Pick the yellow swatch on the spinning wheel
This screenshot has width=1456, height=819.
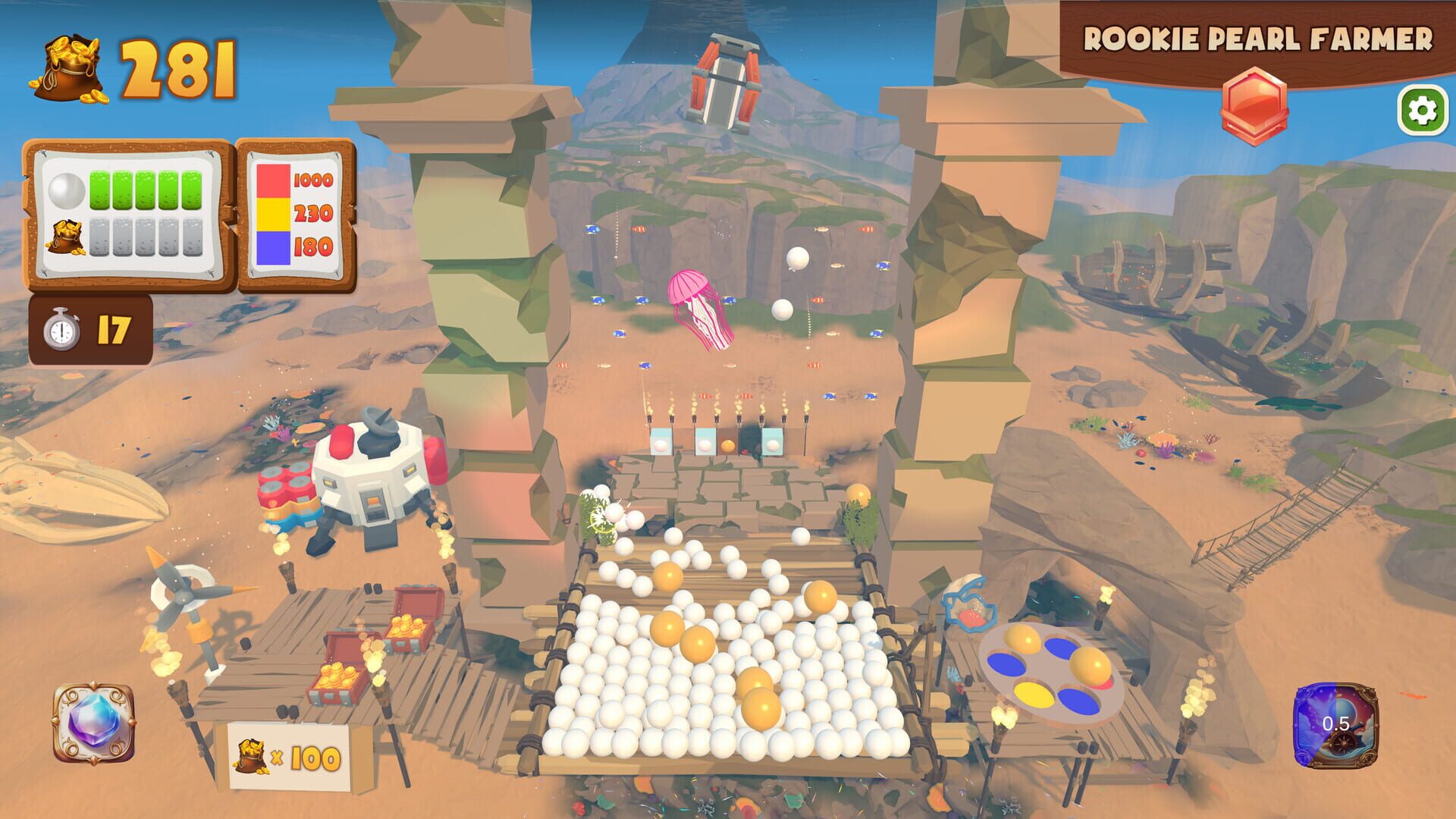1033,695
